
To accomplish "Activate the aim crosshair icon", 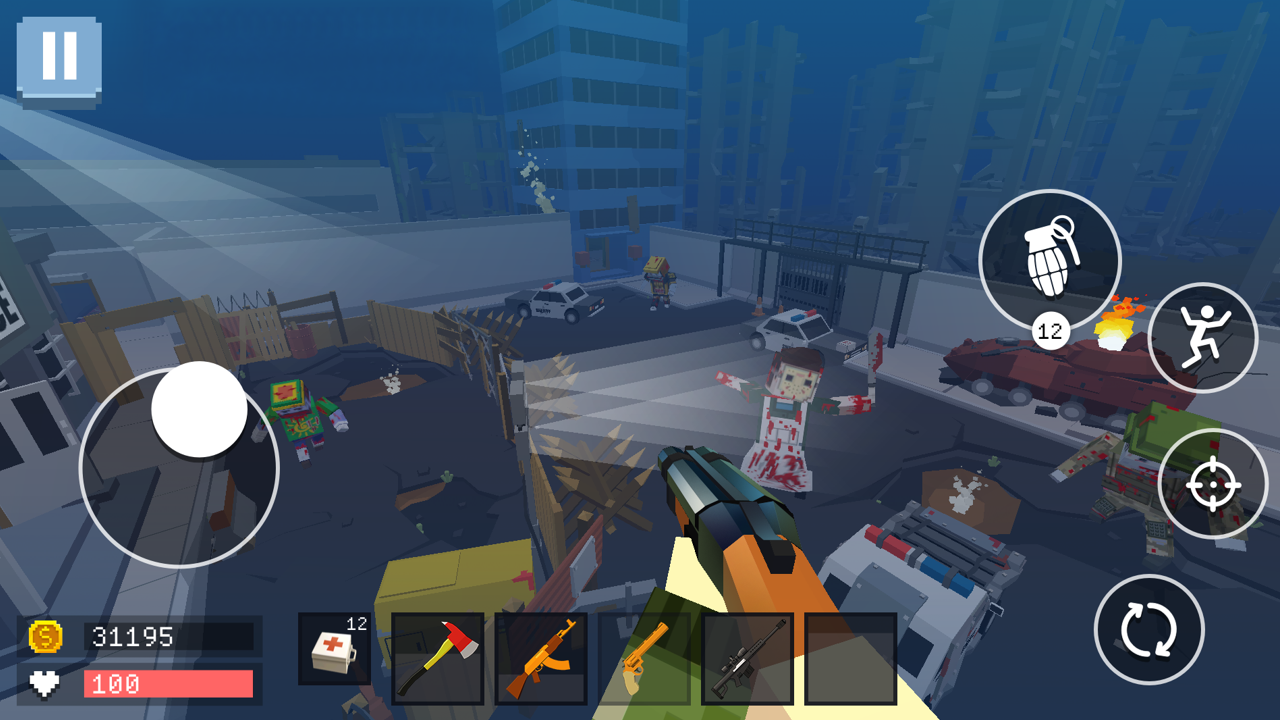I will coord(1213,488).
